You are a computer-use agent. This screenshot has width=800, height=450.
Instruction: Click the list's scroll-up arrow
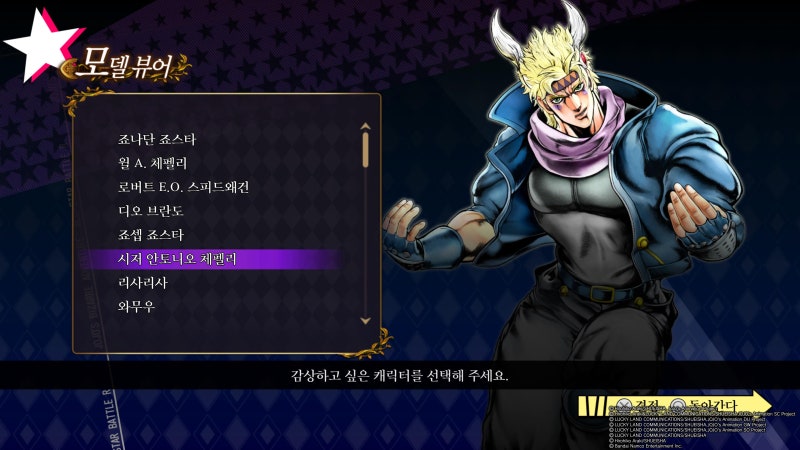366,127
